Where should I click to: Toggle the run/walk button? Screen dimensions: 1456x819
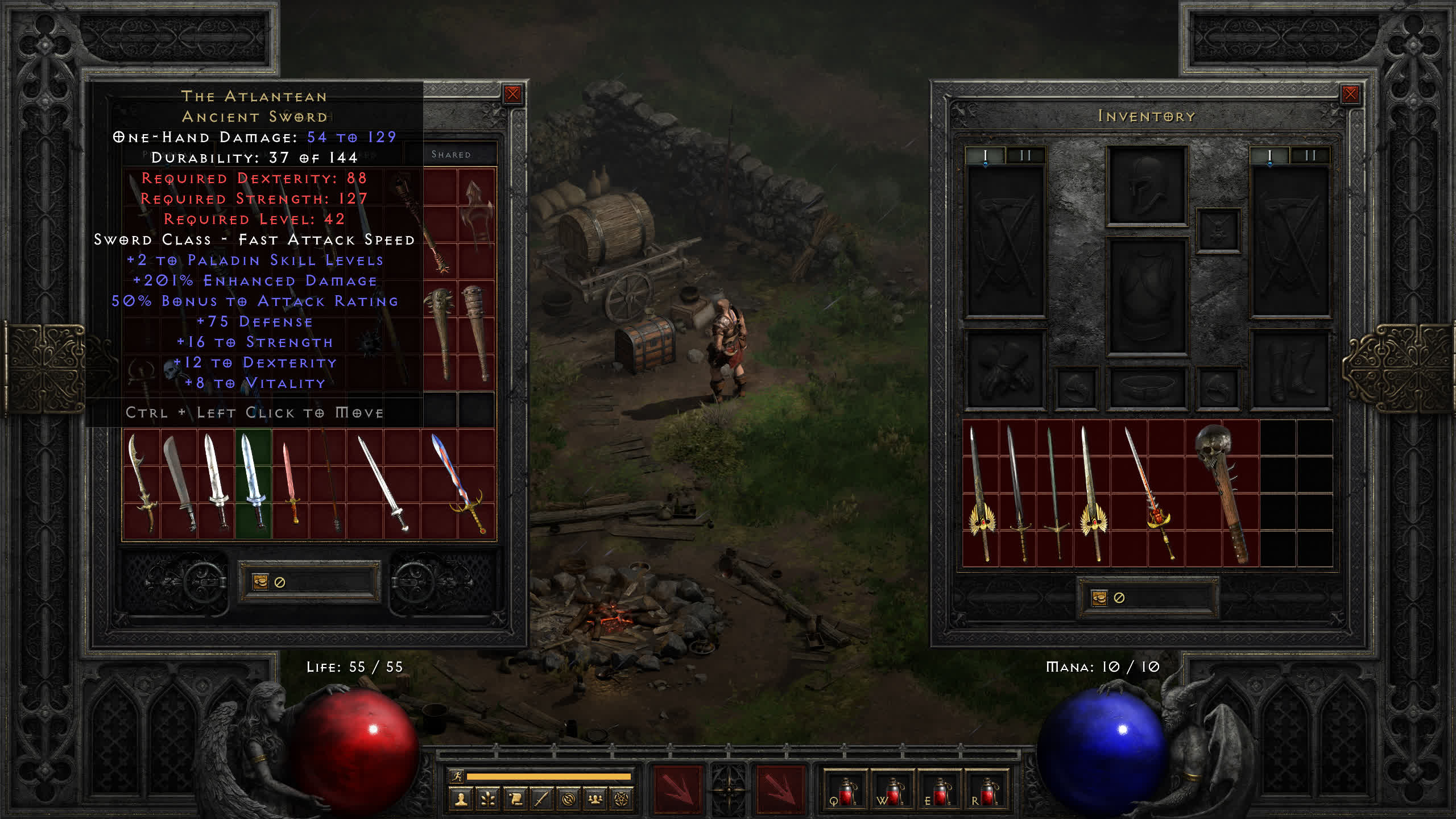point(457,776)
